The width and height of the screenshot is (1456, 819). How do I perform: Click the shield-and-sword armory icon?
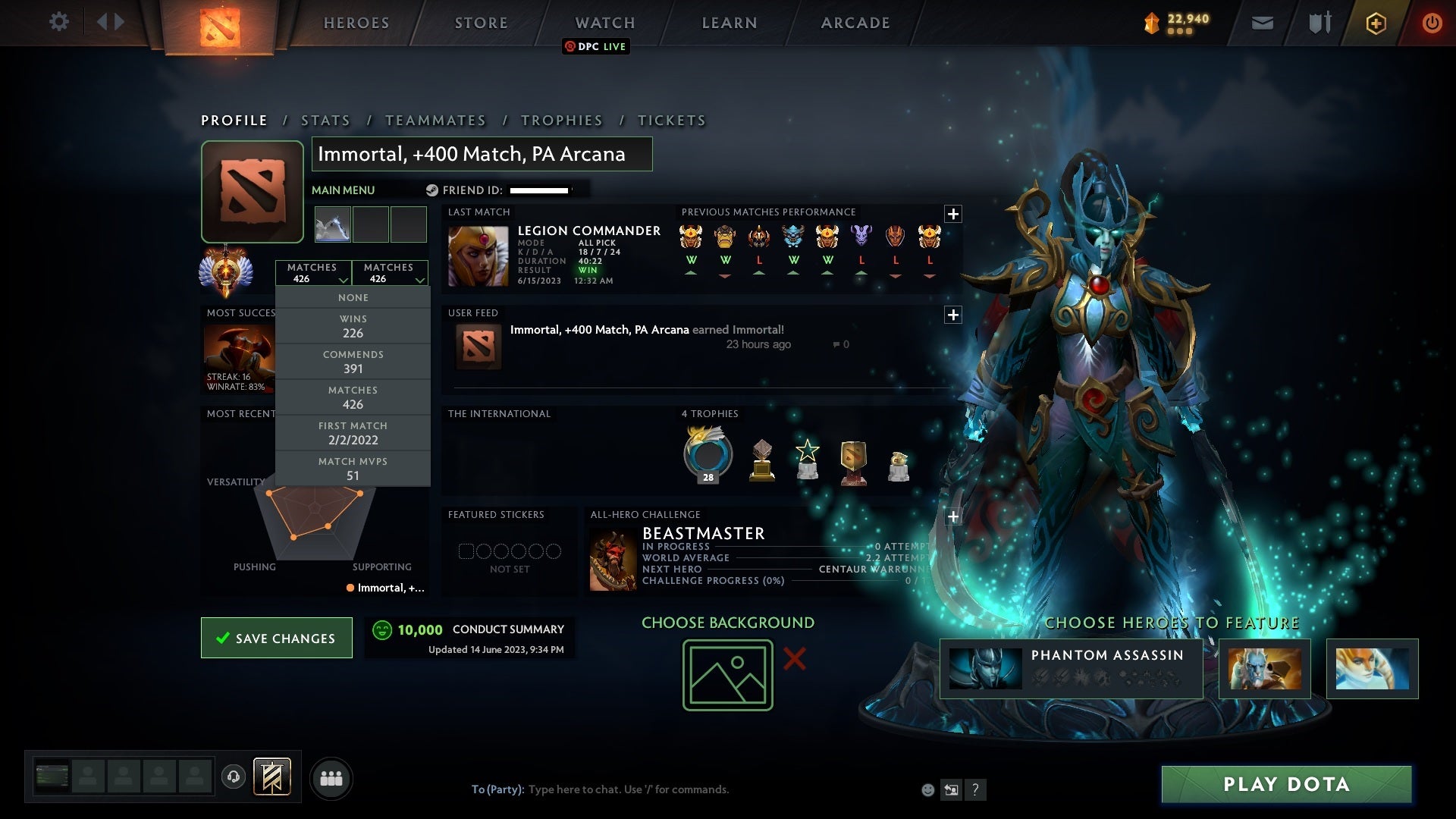coord(1319,23)
